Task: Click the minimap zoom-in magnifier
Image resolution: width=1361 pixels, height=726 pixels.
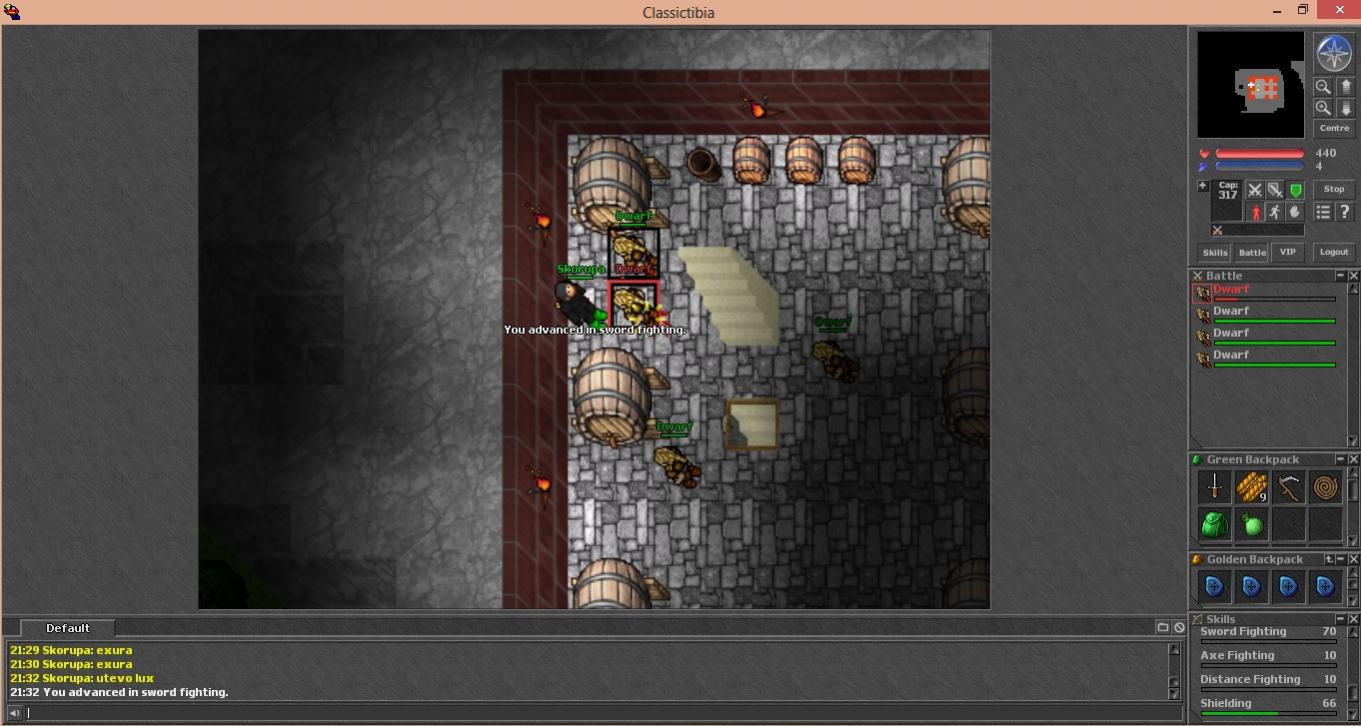Action: click(1323, 108)
